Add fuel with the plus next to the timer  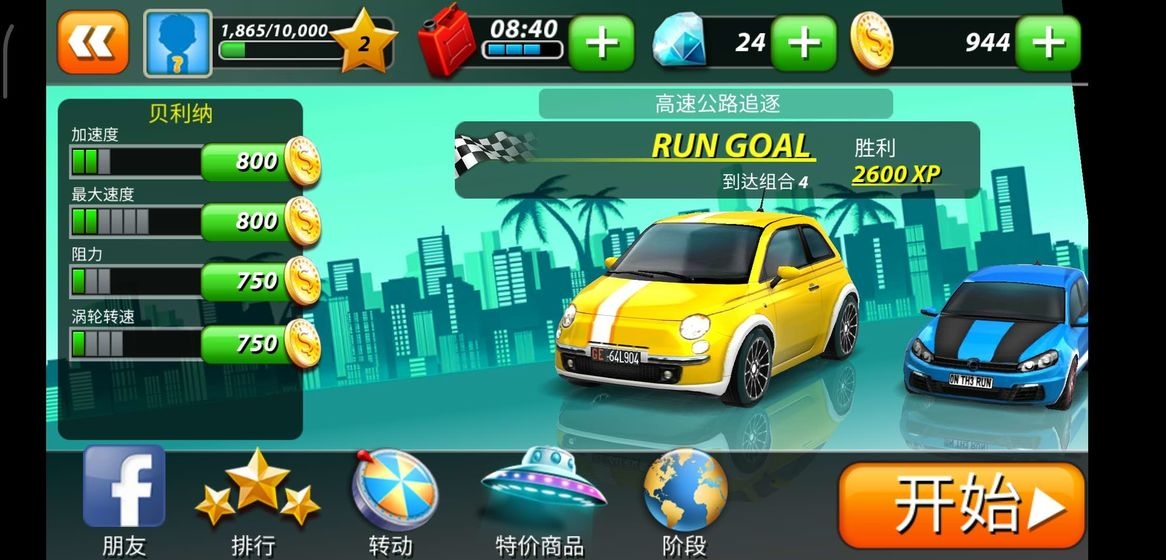click(601, 43)
